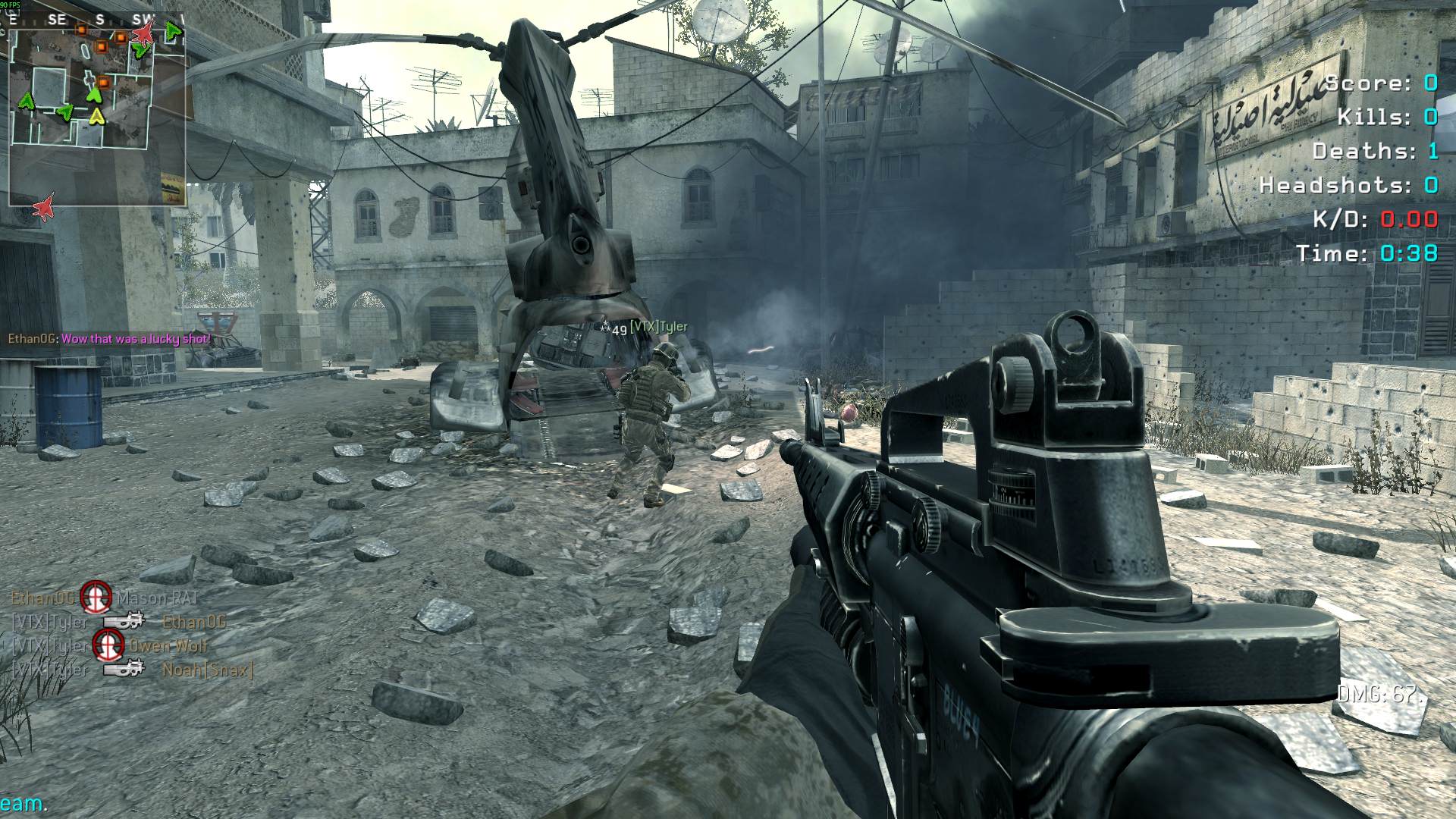Screen dimensions: 1456x819
Task: Click EthanOG's lucky shot chat message
Action: 110,339
